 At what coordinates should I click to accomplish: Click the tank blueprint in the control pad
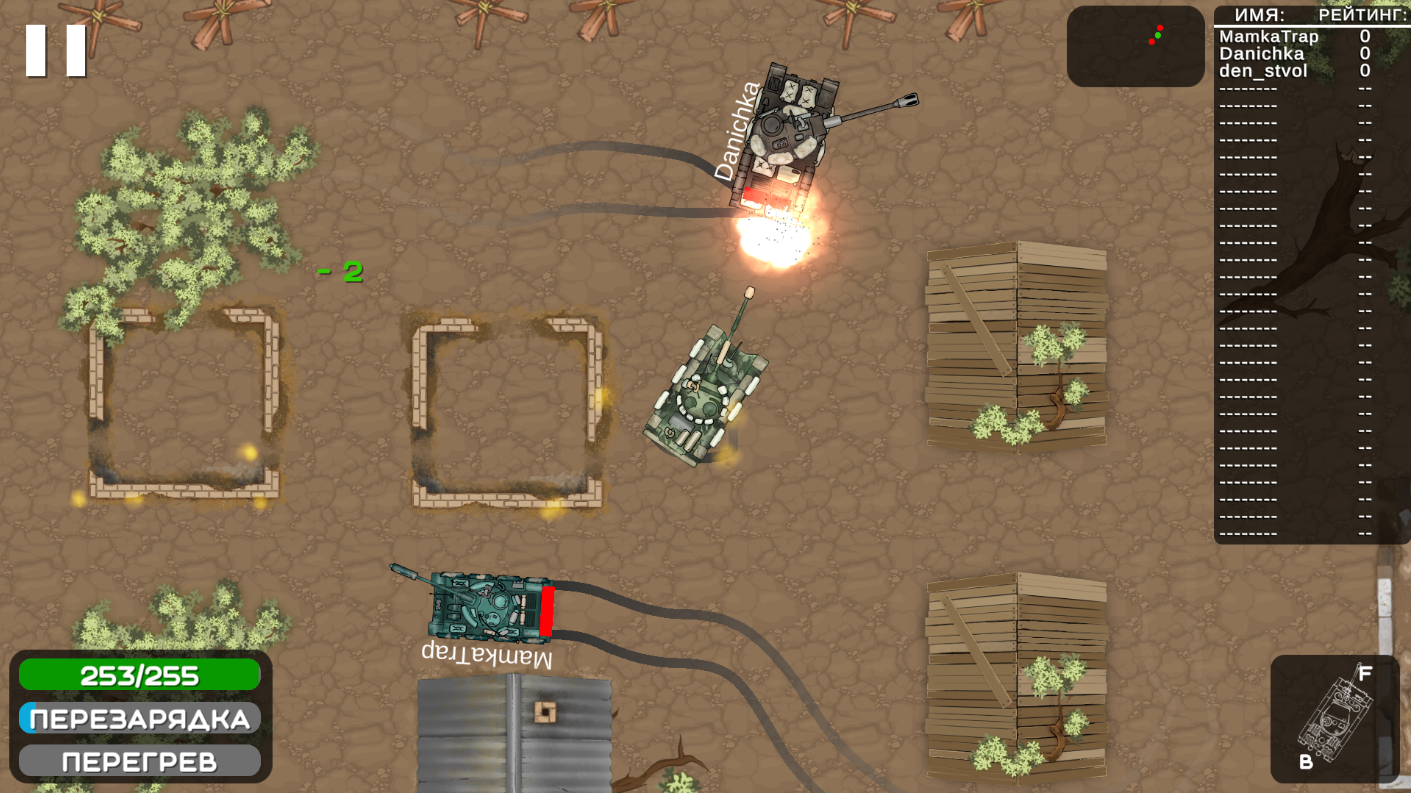tap(1335, 718)
